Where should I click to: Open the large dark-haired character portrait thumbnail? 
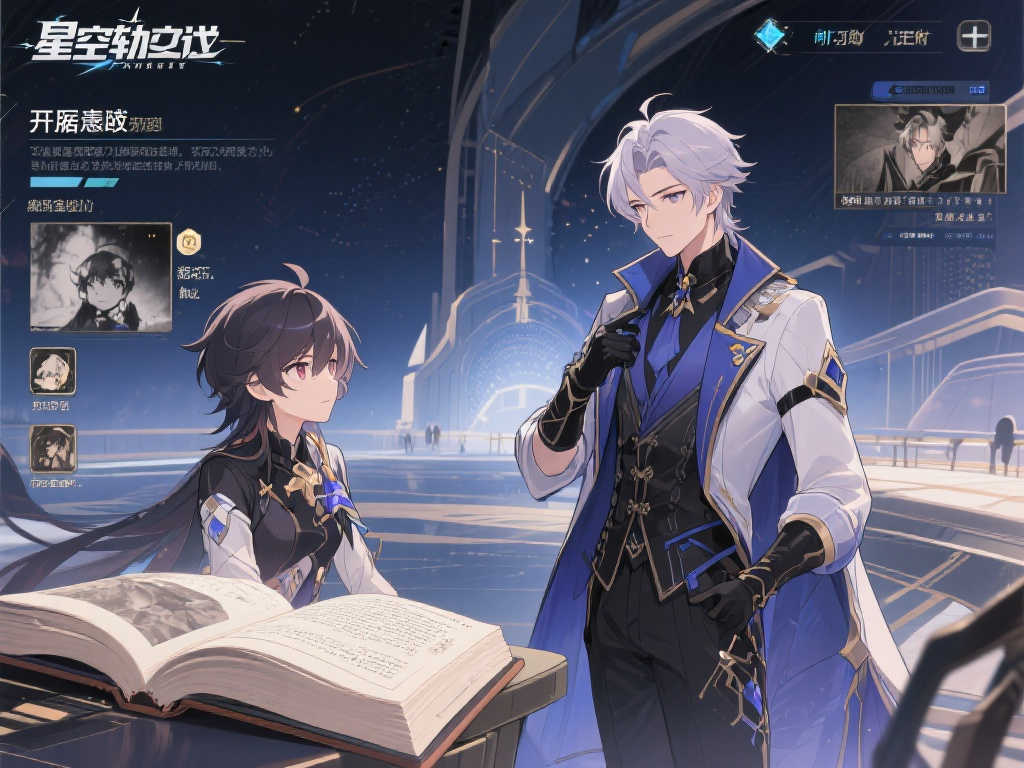[x=100, y=277]
